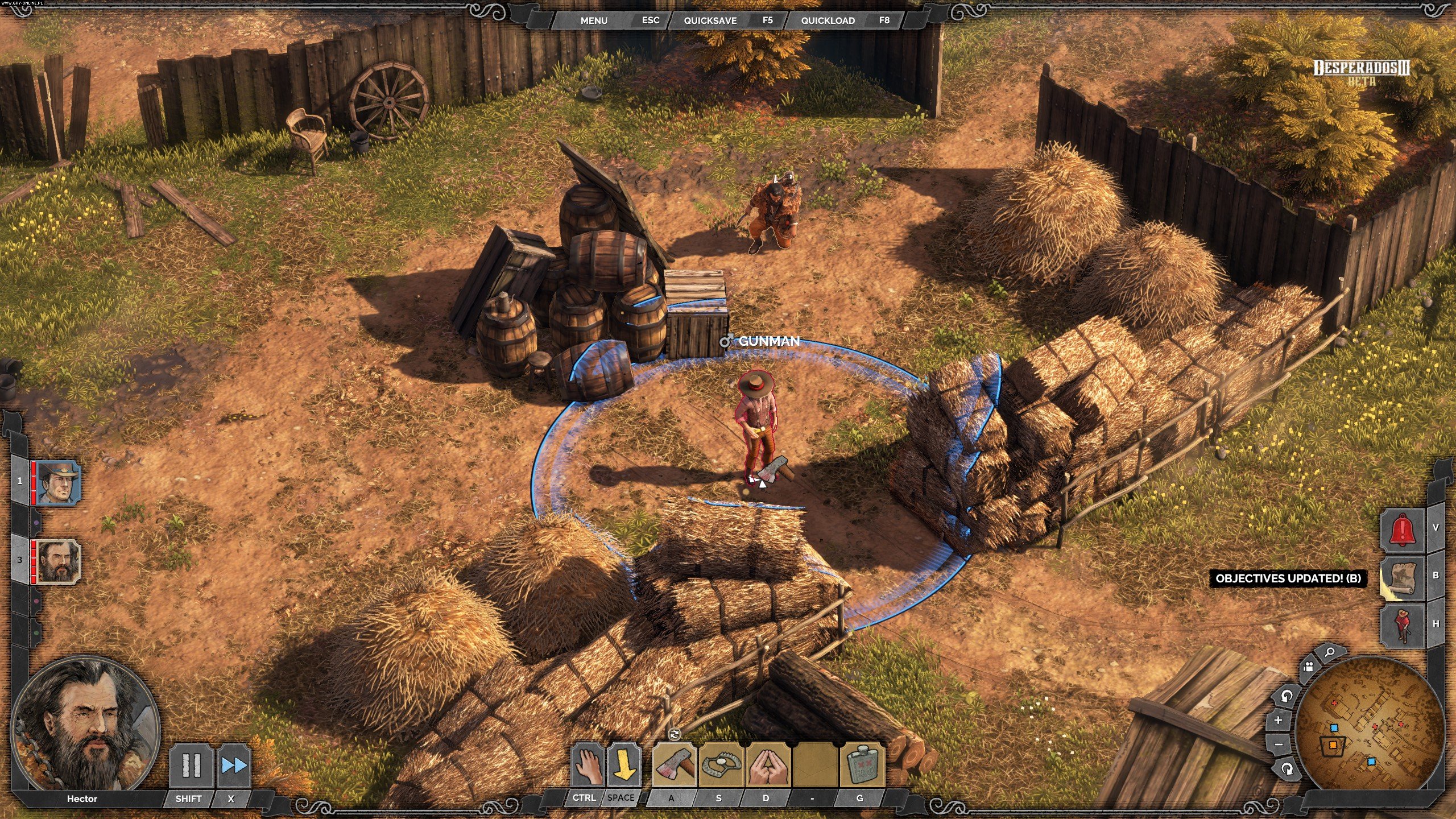Select Cooper's portrait in the party list

click(x=56, y=482)
